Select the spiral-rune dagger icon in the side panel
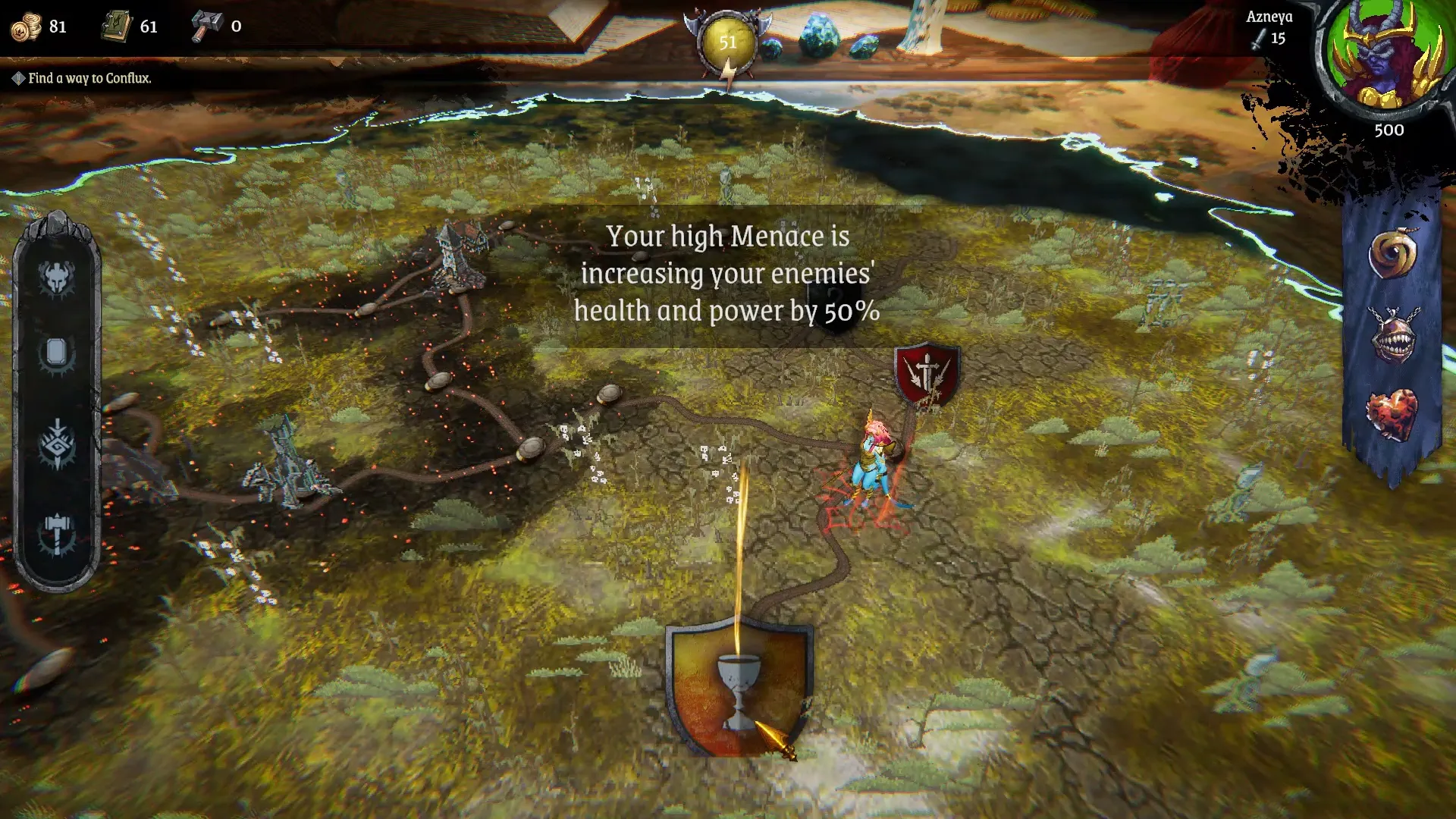Image resolution: width=1456 pixels, height=819 pixels. pyautogui.click(x=57, y=444)
